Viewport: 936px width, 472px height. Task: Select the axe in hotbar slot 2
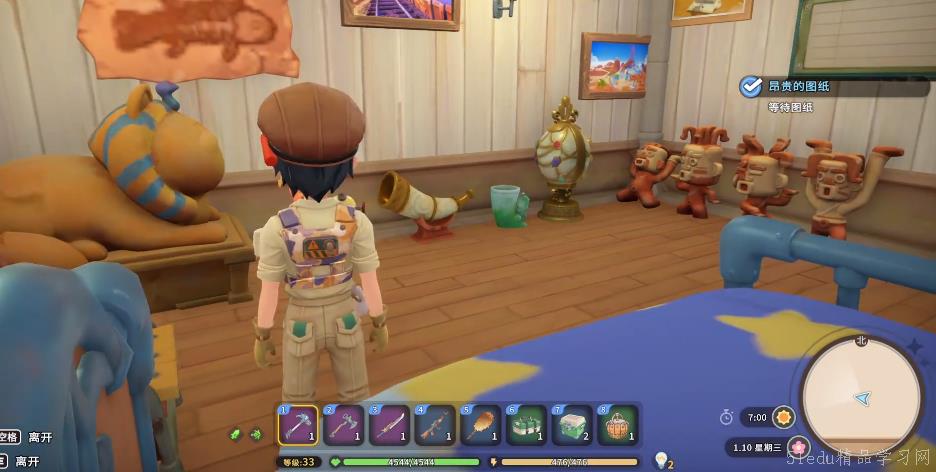click(343, 424)
